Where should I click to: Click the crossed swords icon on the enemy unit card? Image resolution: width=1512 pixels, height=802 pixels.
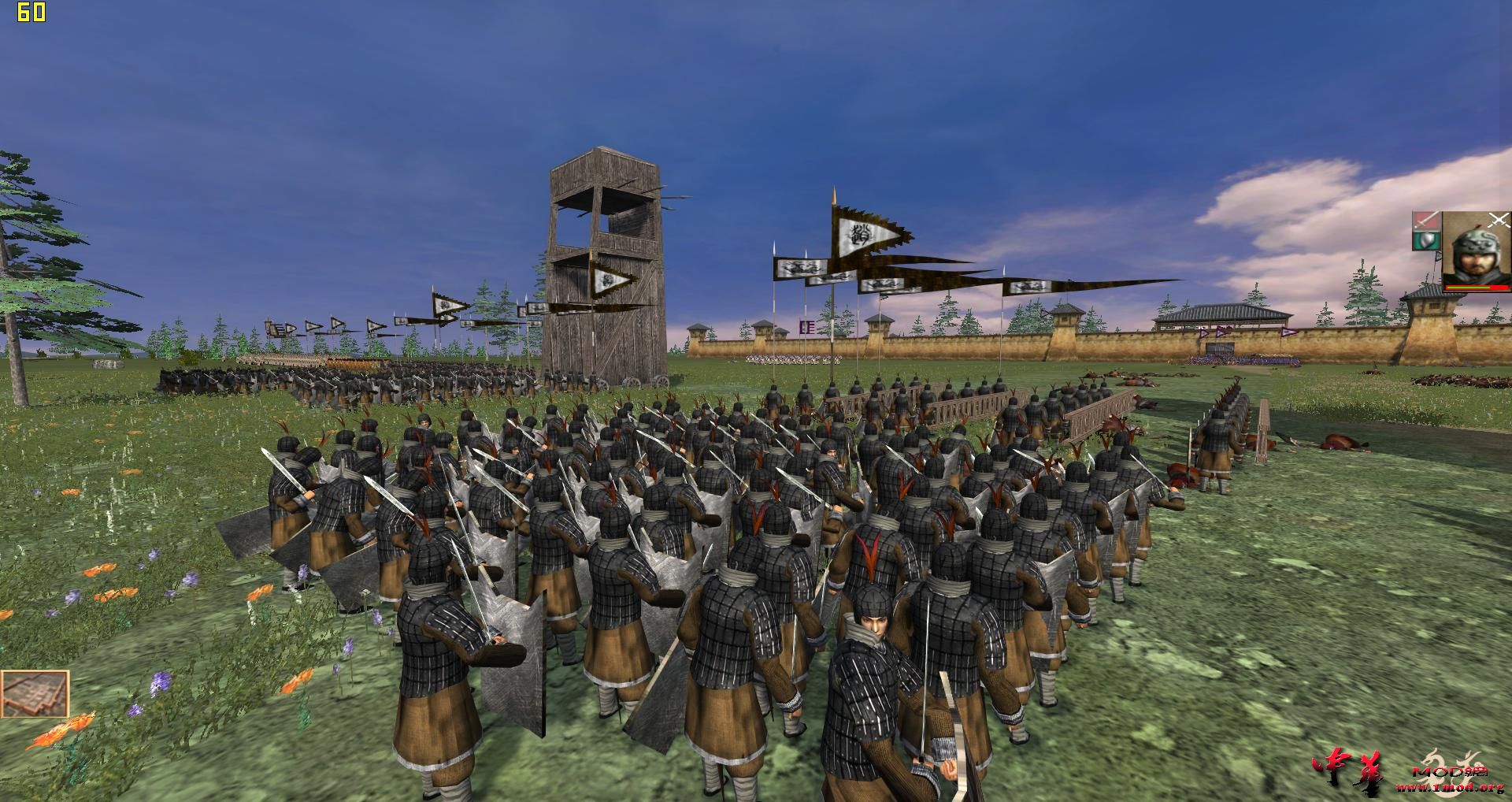1499,220
